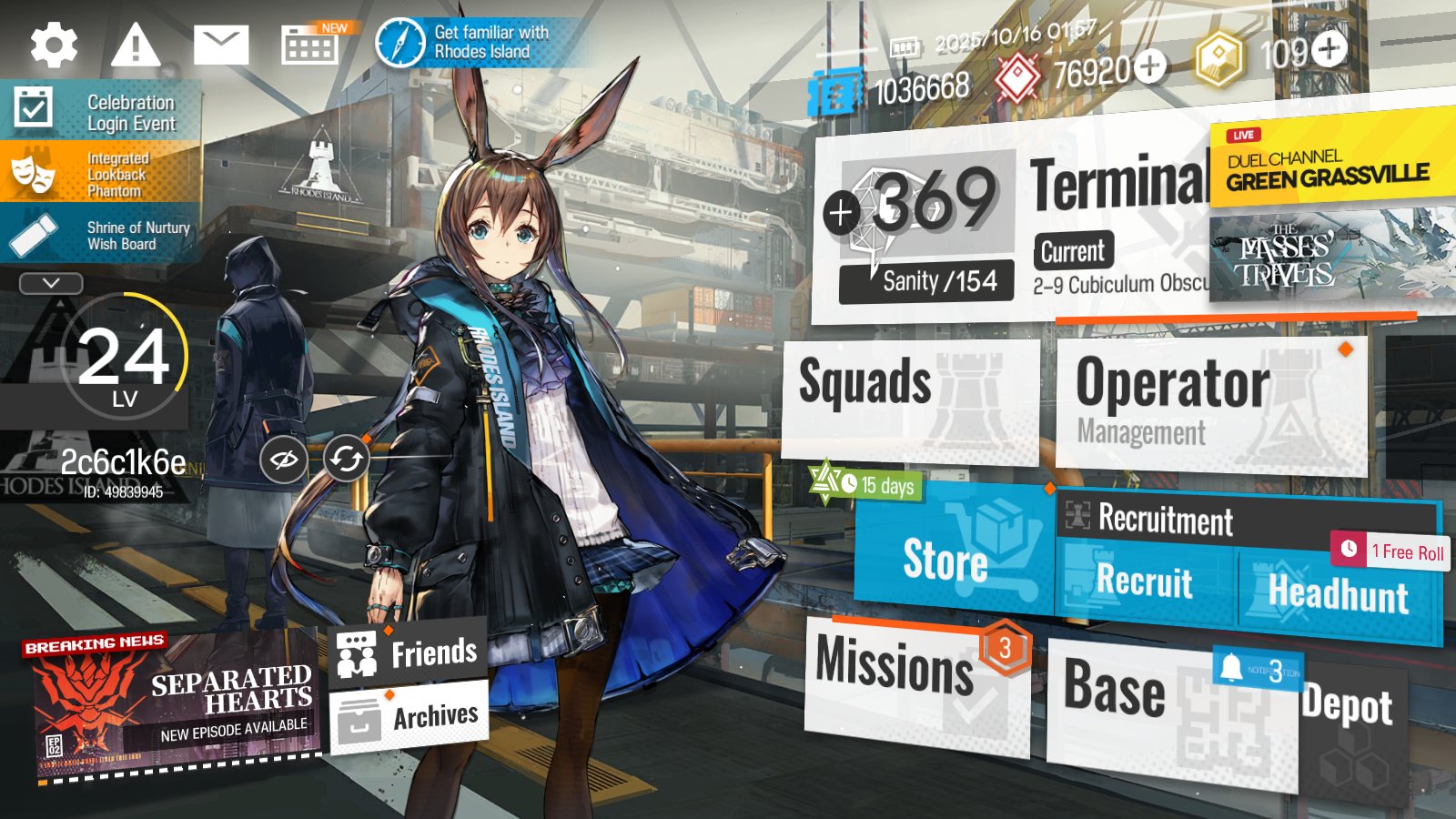
Task: Open the mail envelope
Action: (x=221, y=45)
